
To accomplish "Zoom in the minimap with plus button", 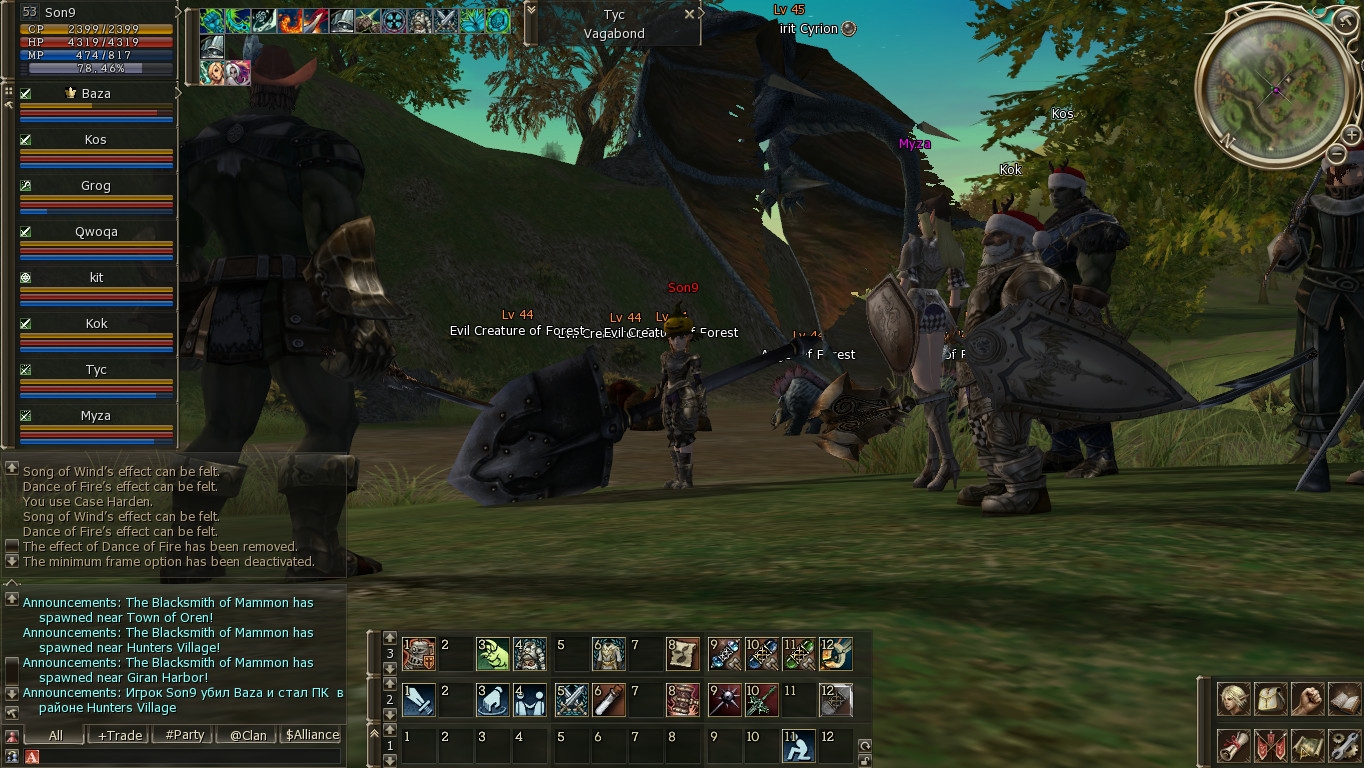I will click(x=1351, y=135).
